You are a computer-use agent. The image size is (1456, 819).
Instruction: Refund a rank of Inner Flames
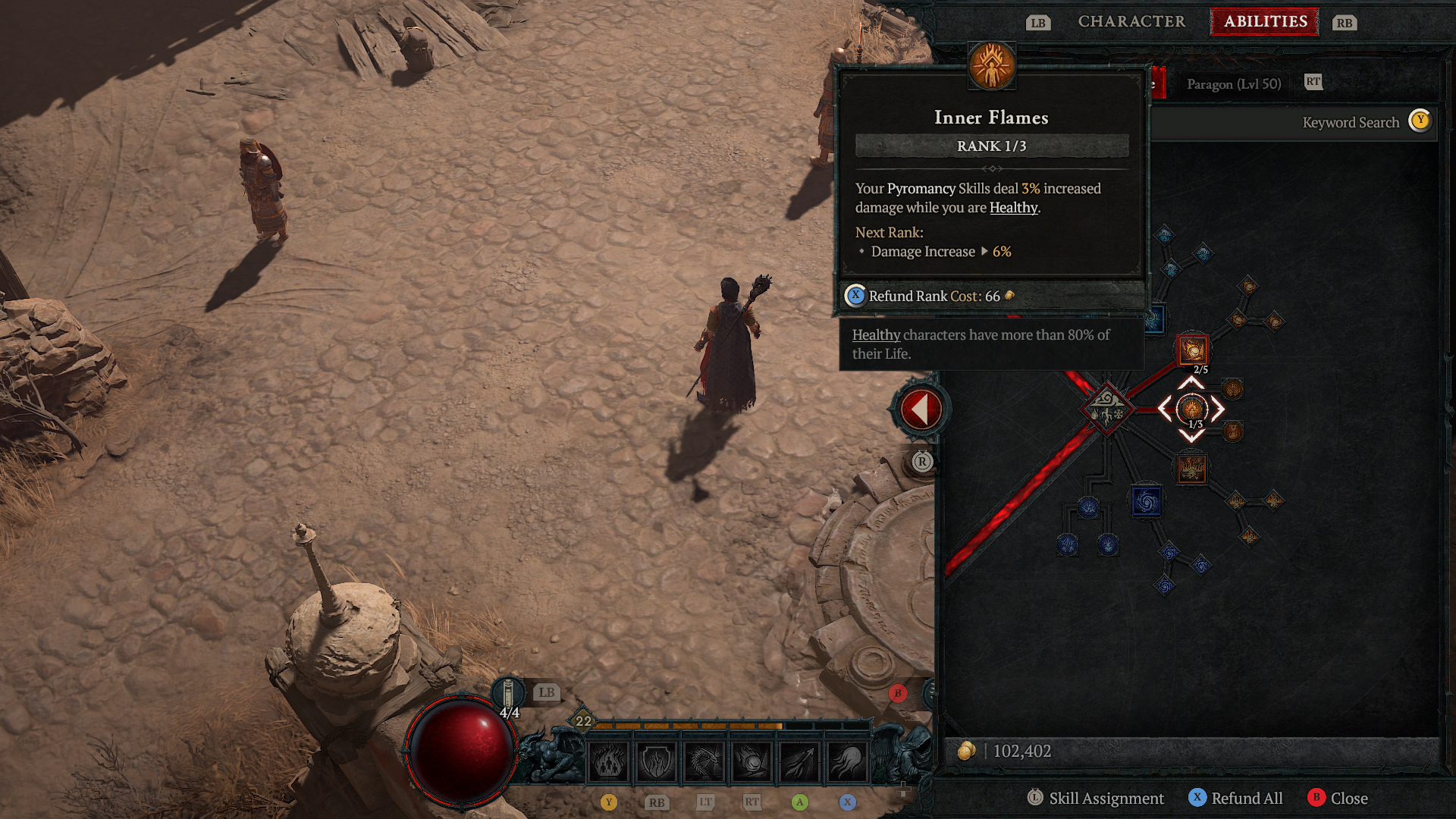[933, 296]
